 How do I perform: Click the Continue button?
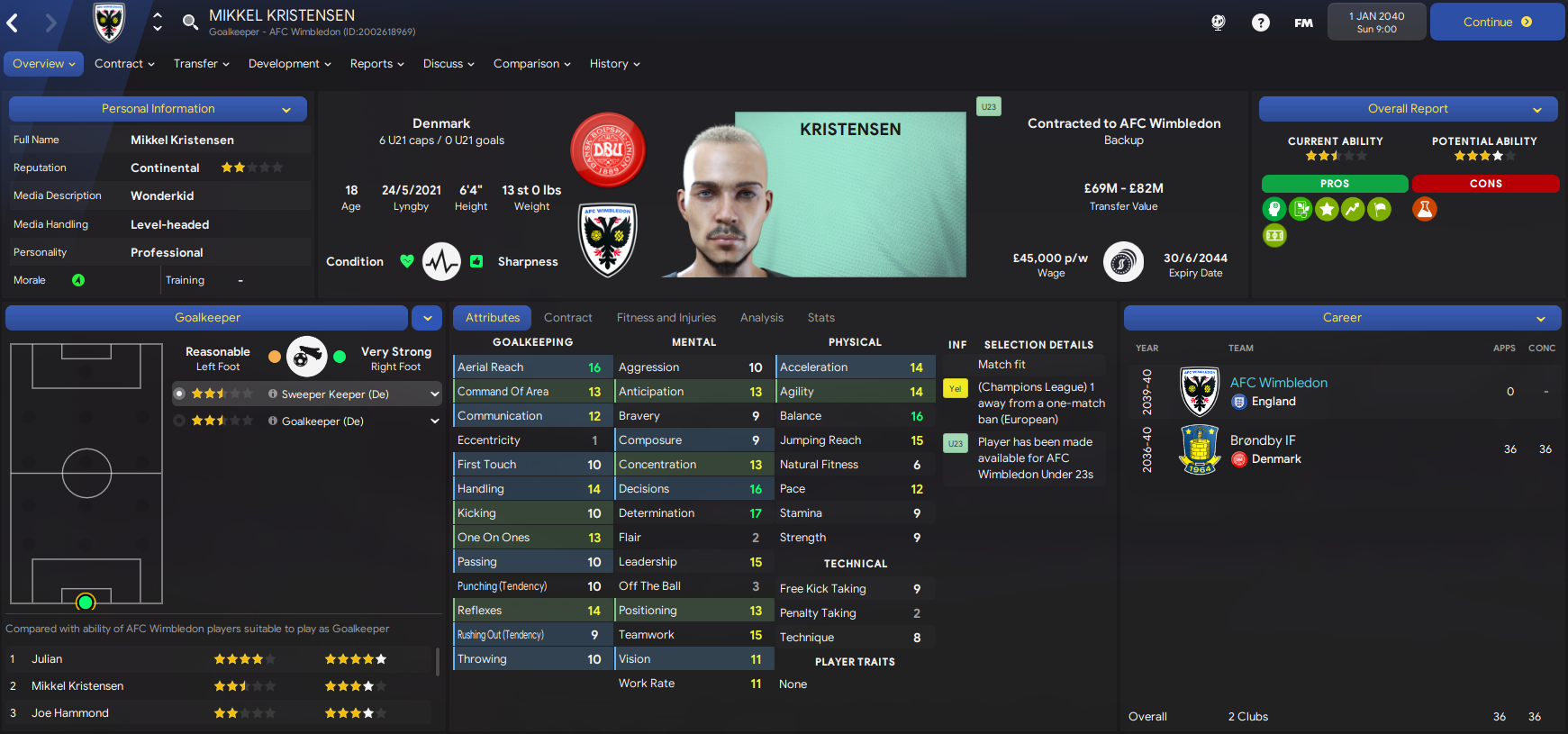[1496, 23]
